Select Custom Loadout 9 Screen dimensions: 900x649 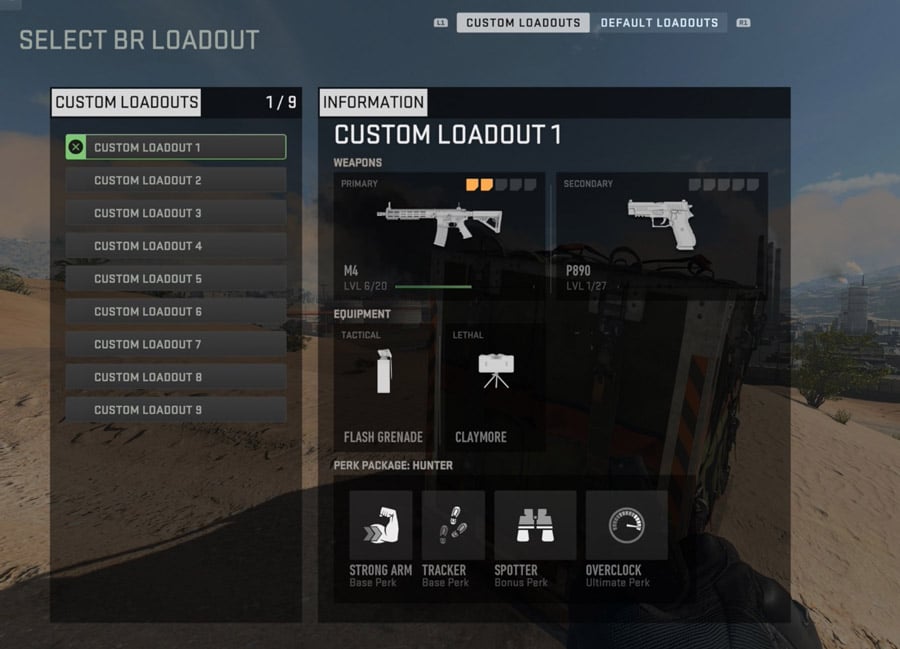pos(176,410)
